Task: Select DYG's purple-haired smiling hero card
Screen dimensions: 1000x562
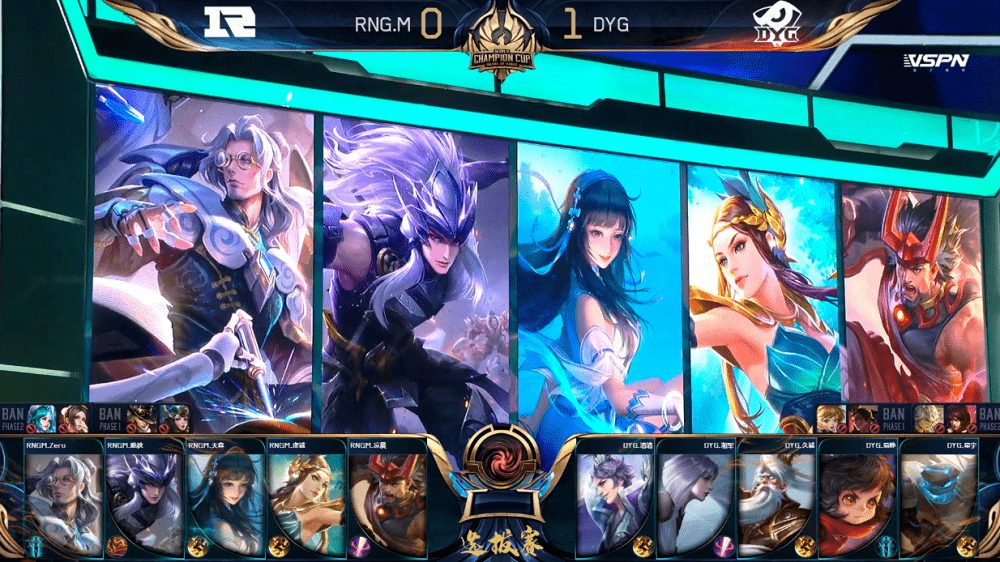Action: pos(614,497)
